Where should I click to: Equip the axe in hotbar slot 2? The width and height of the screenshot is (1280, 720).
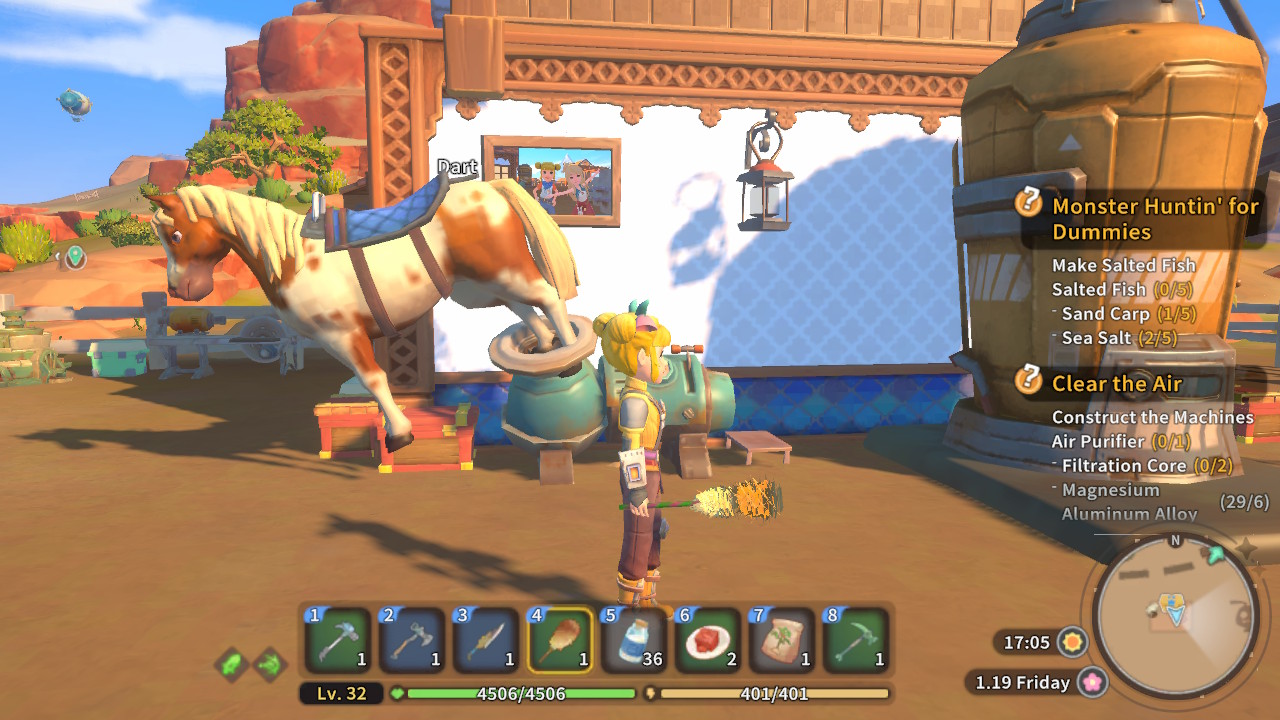[412, 640]
